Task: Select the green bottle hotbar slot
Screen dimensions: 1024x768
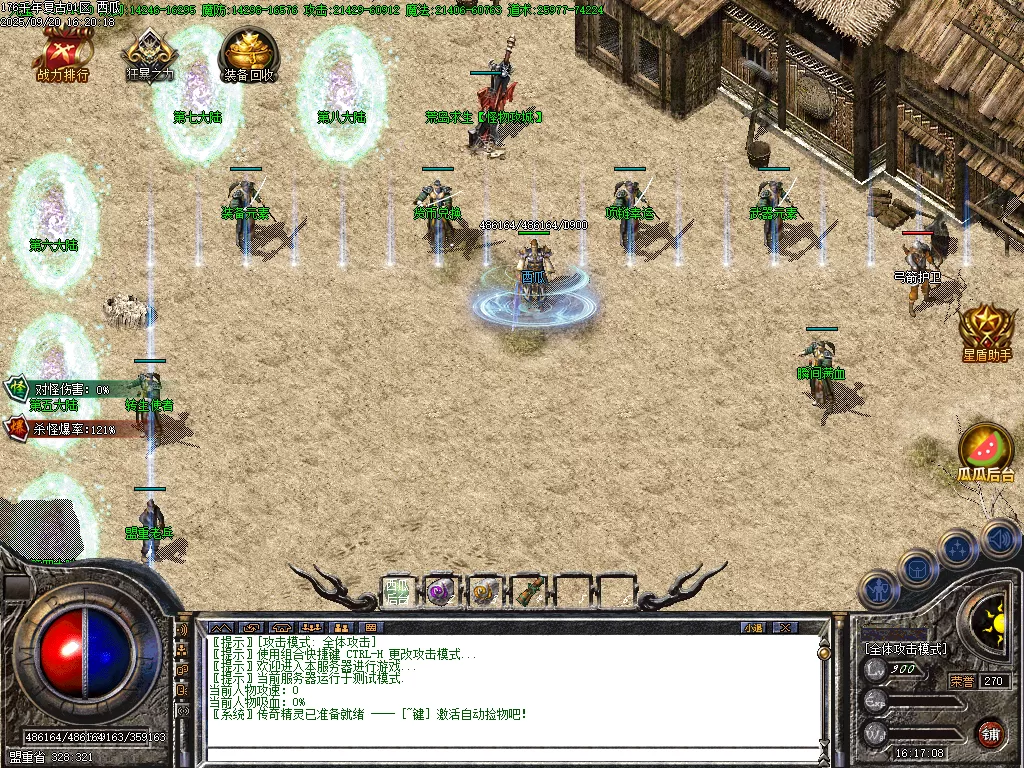Action: tap(529, 591)
